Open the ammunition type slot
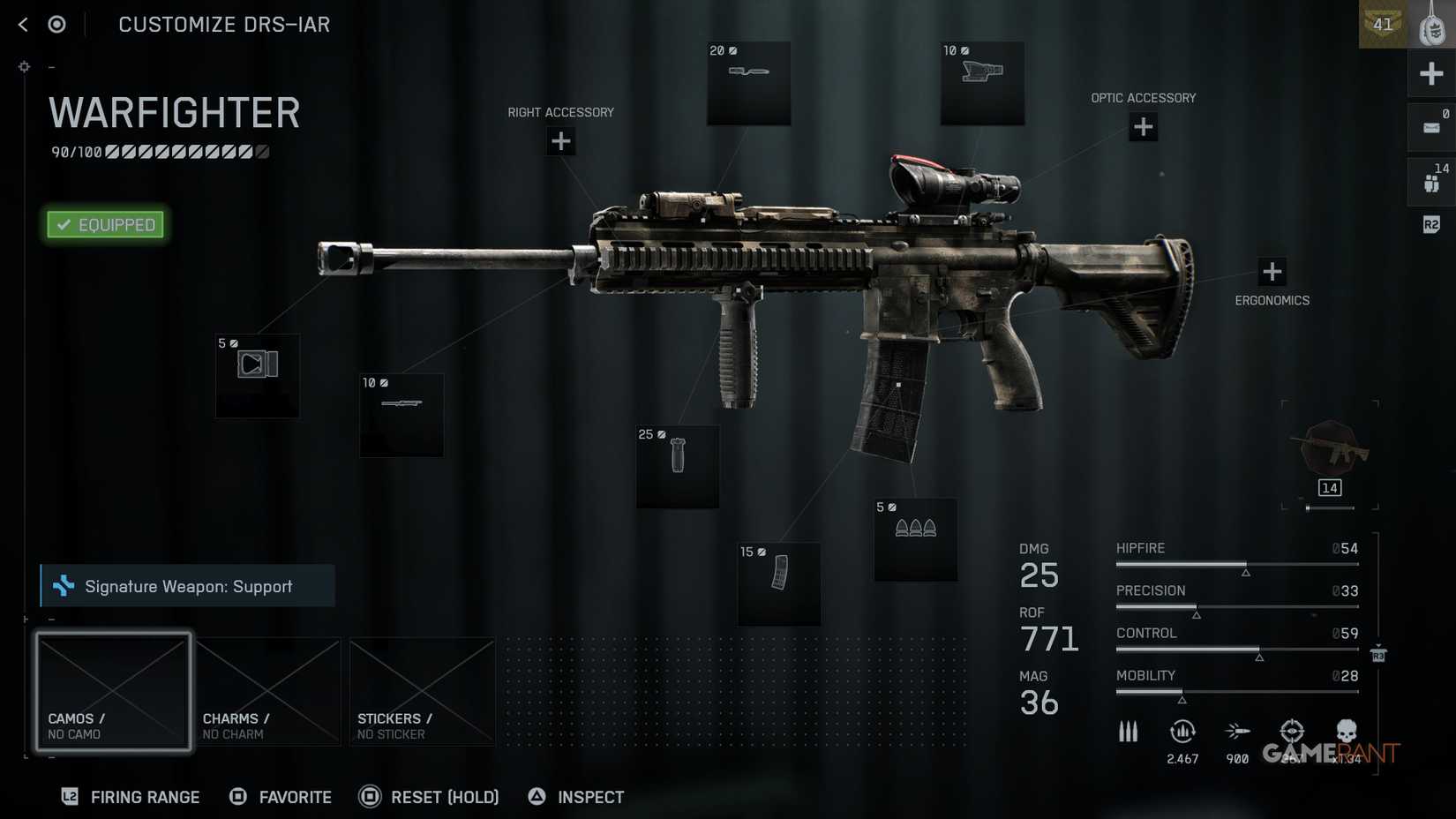 point(915,539)
